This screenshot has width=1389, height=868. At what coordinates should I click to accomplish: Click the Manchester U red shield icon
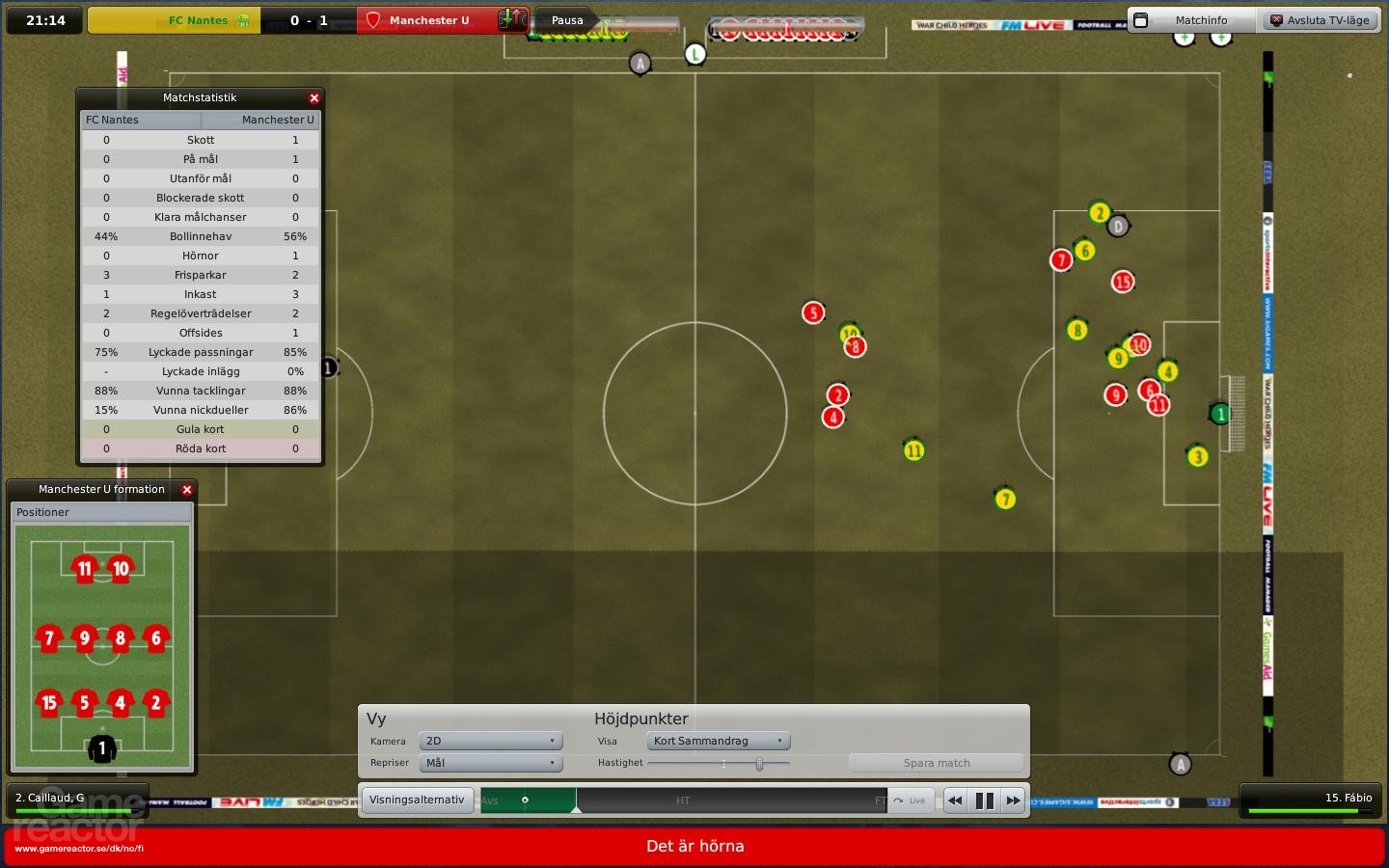click(372, 19)
